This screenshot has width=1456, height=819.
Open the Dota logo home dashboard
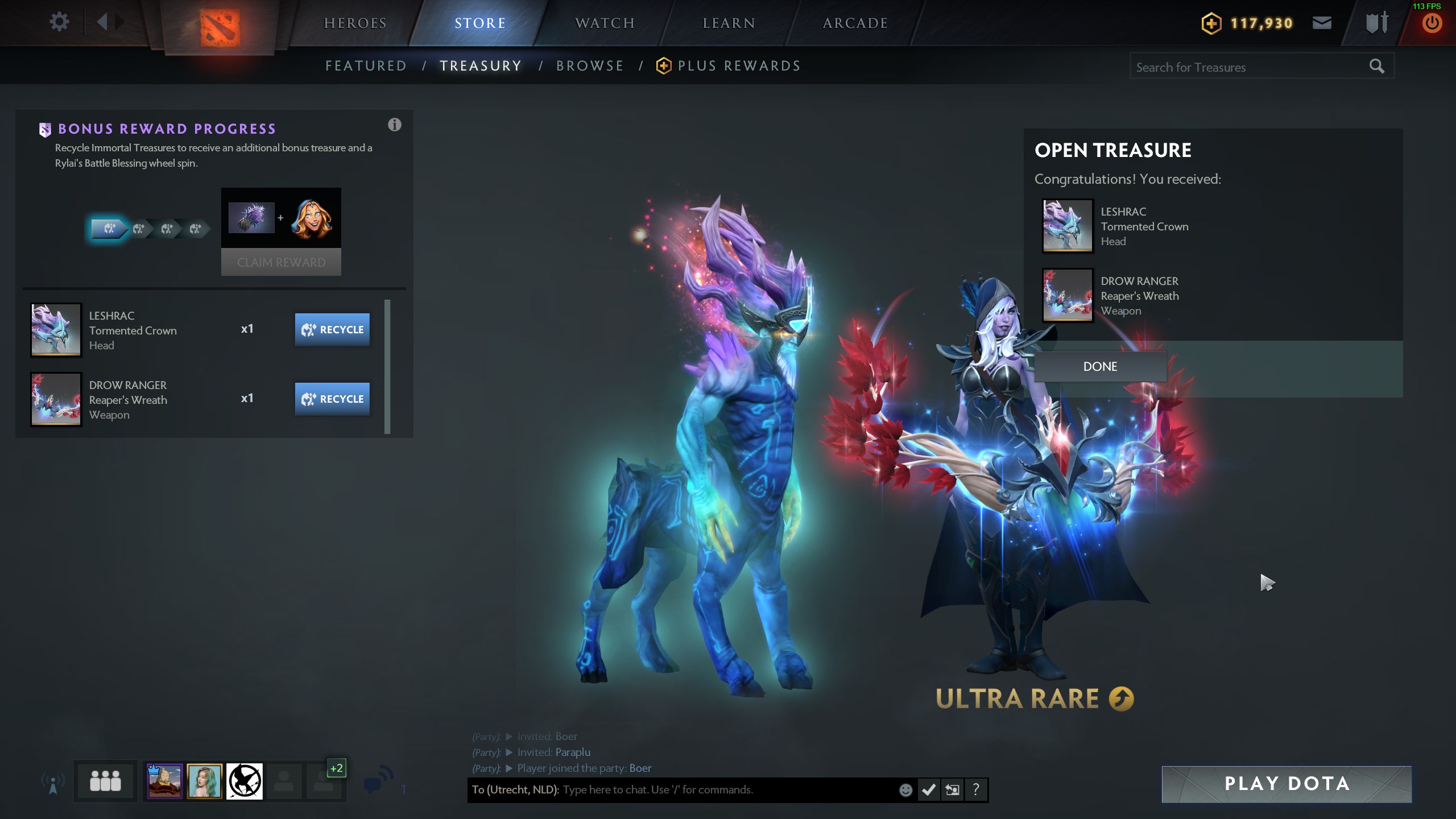point(220,27)
